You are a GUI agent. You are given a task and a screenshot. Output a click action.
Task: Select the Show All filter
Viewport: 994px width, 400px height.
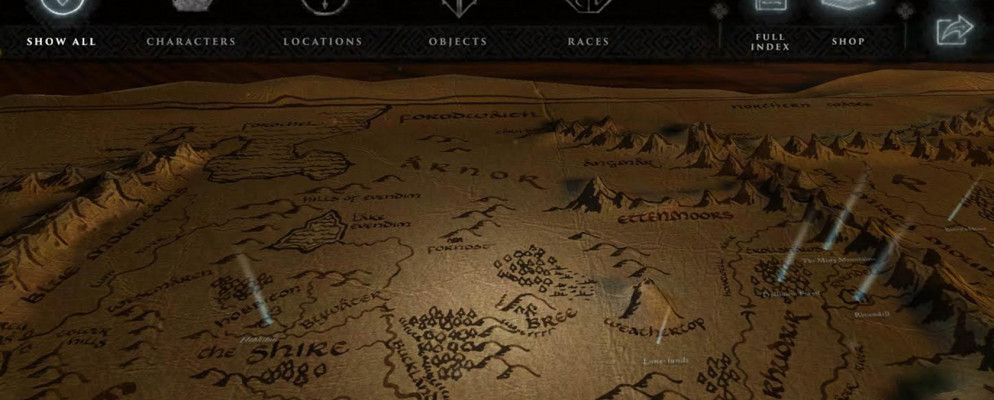pos(61,41)
